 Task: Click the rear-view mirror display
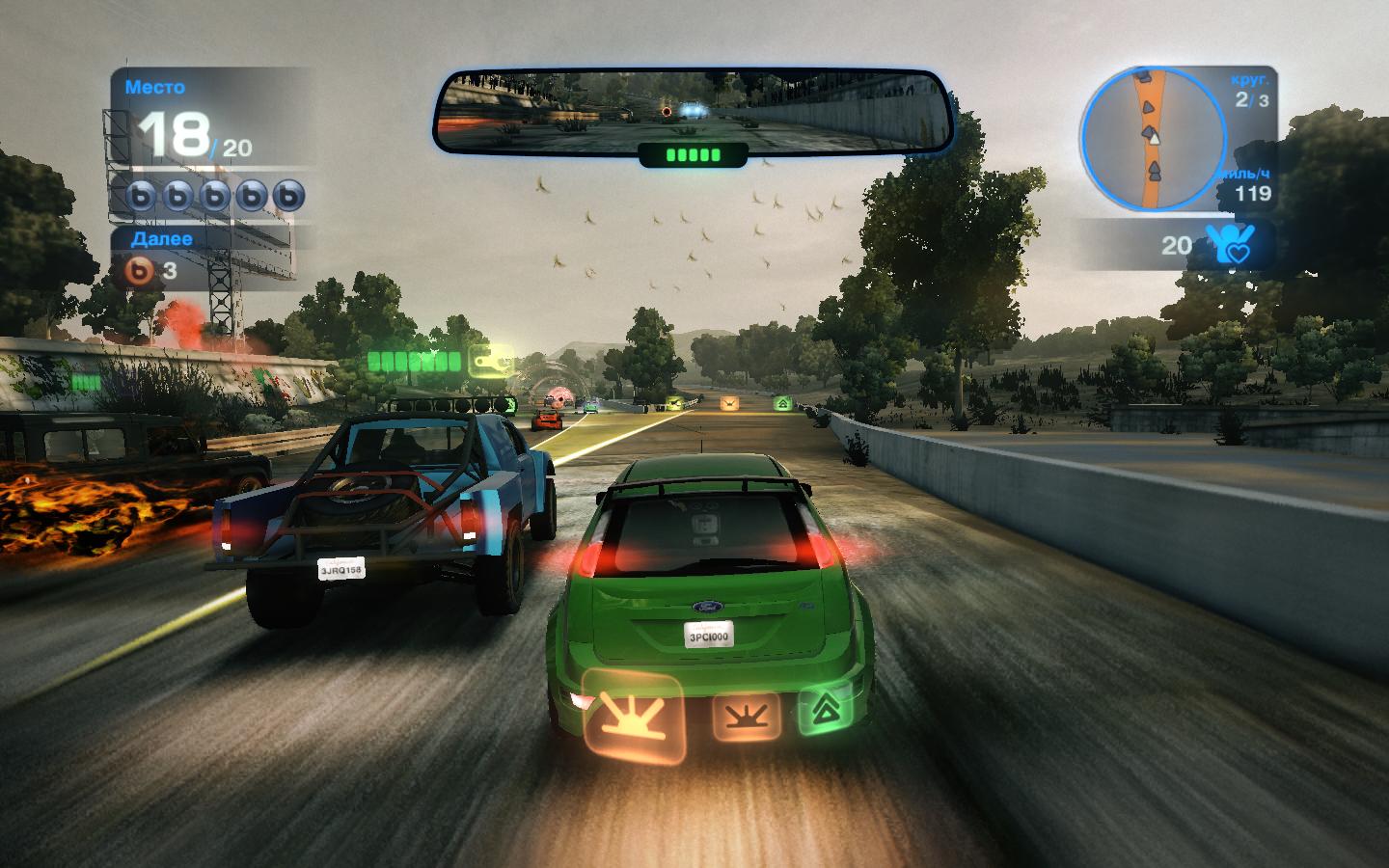click(692, 111)
